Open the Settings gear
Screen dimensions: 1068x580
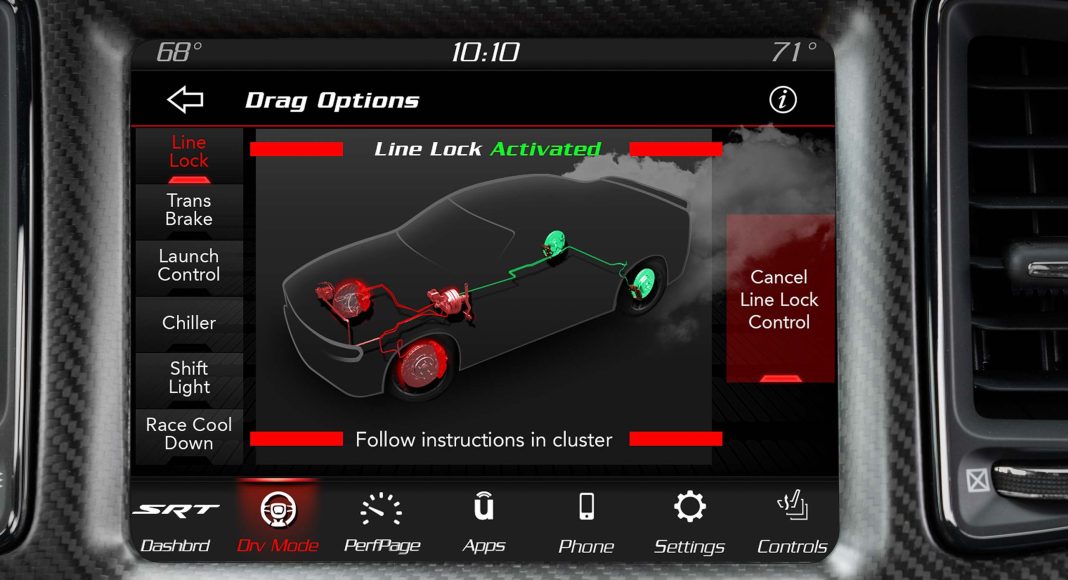tap(689, 523)
